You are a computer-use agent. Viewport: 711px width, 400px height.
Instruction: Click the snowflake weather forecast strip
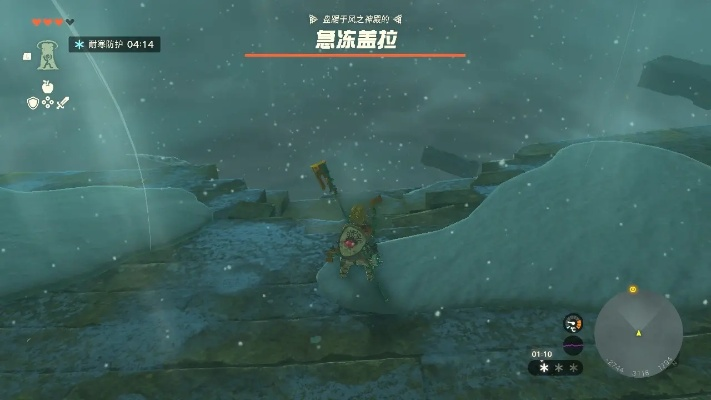[555, 367]
